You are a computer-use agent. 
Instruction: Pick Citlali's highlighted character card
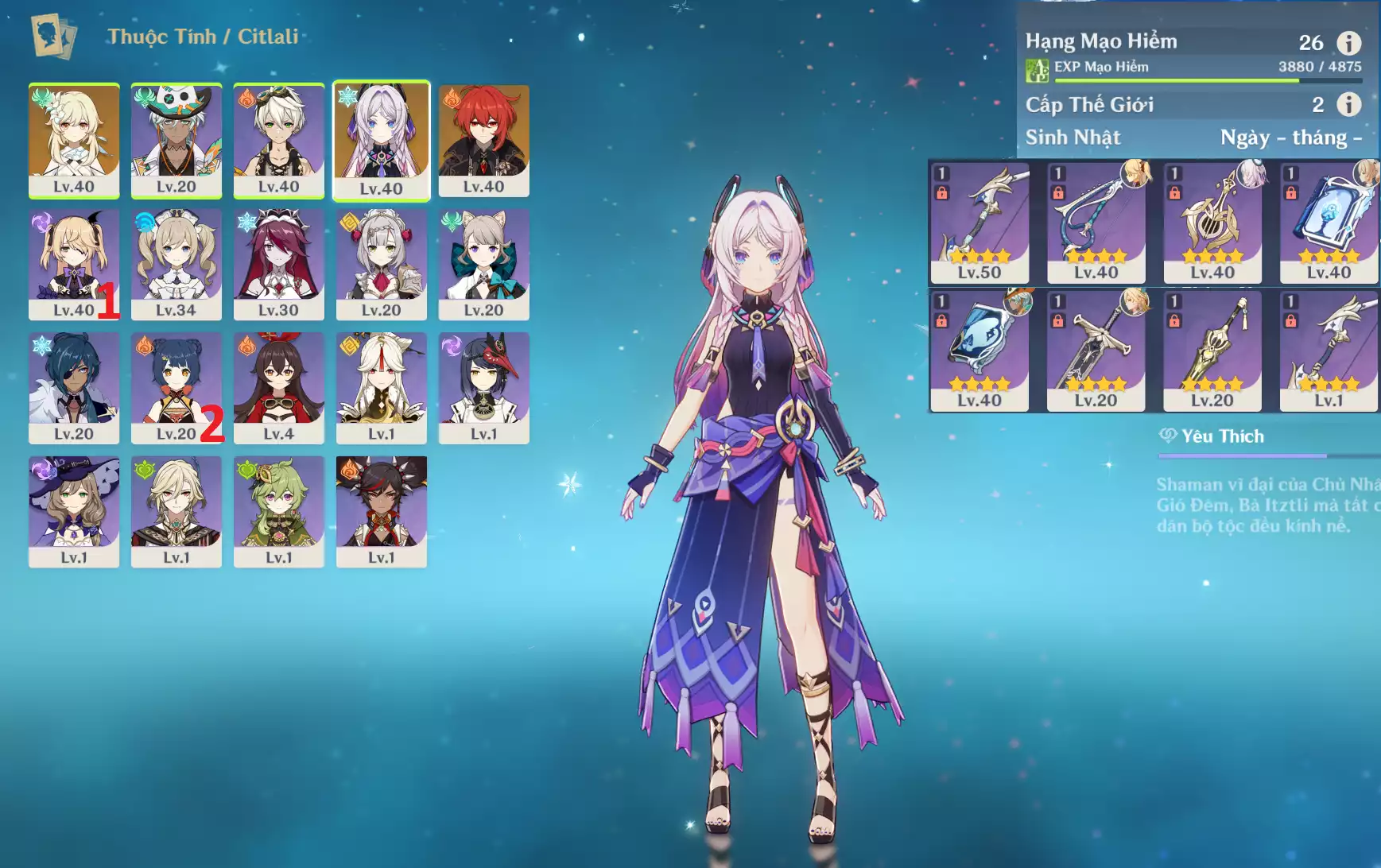[x=381, y=140]
